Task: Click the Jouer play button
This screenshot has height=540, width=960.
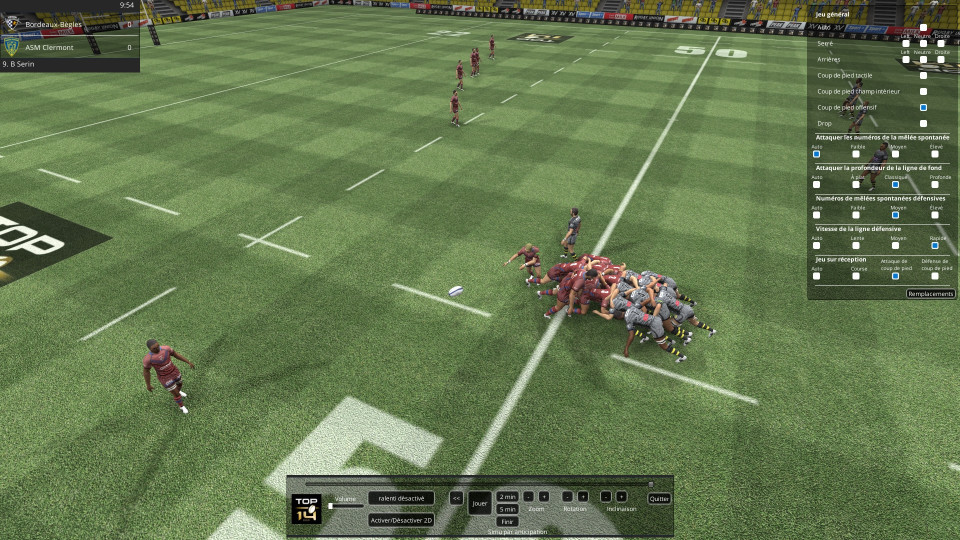Action: tap(480, 502)
